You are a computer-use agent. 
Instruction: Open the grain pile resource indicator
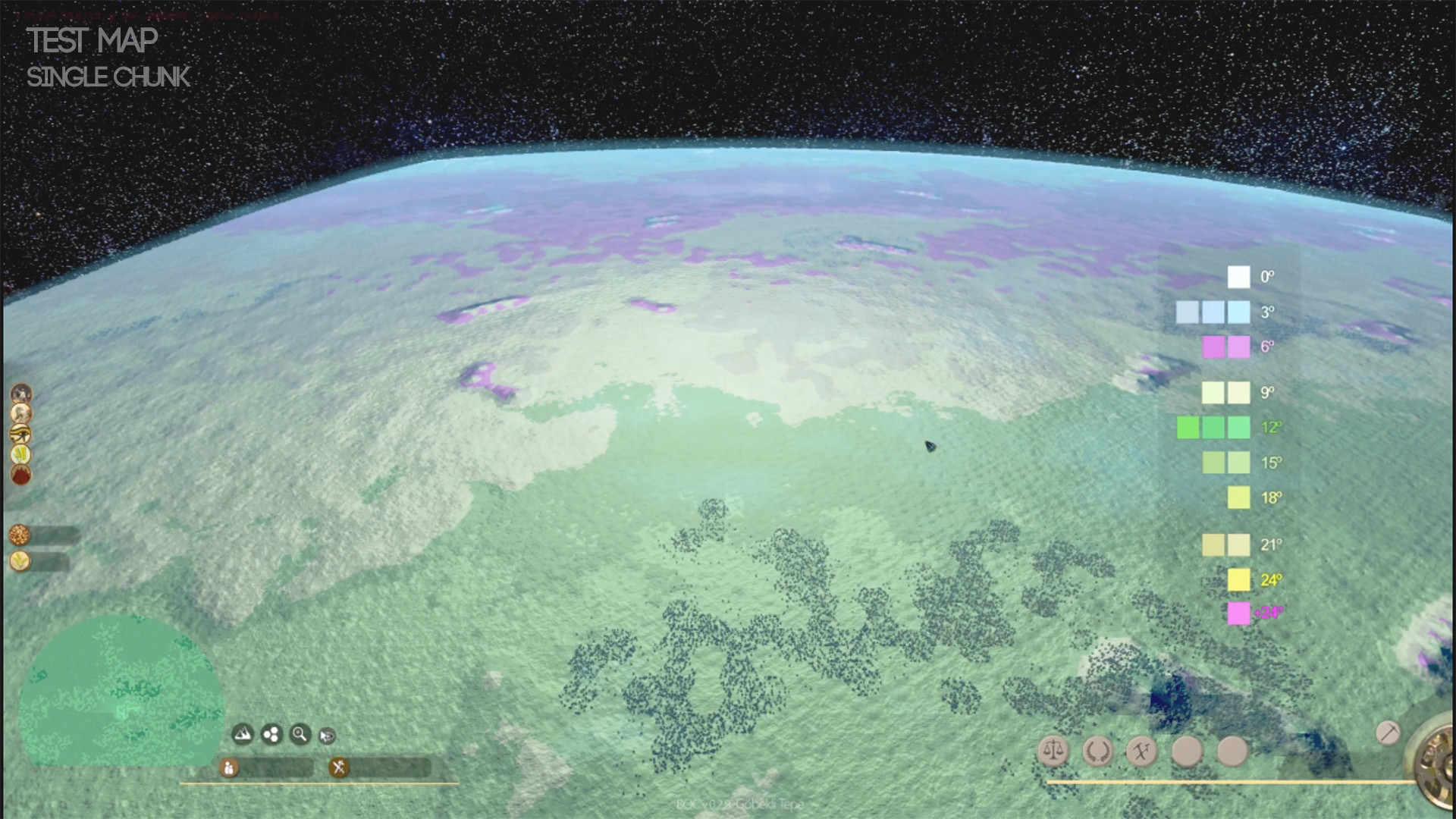pos(19,533)
